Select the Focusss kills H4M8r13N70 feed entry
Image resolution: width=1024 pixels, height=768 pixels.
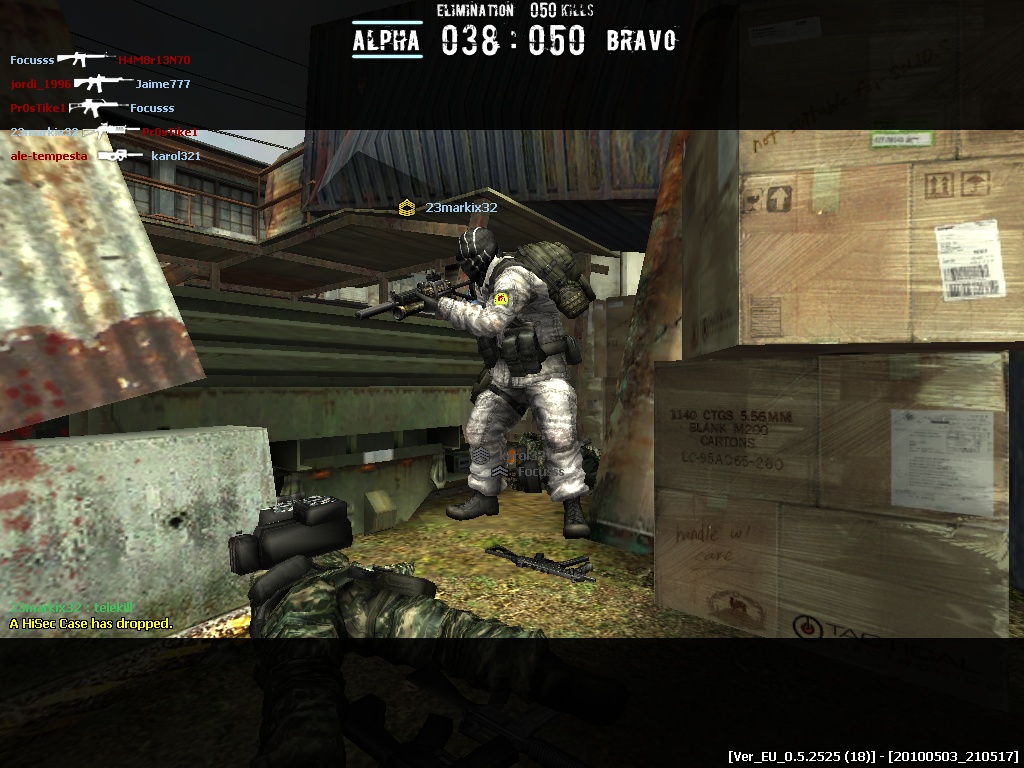[x=100, y=60]
